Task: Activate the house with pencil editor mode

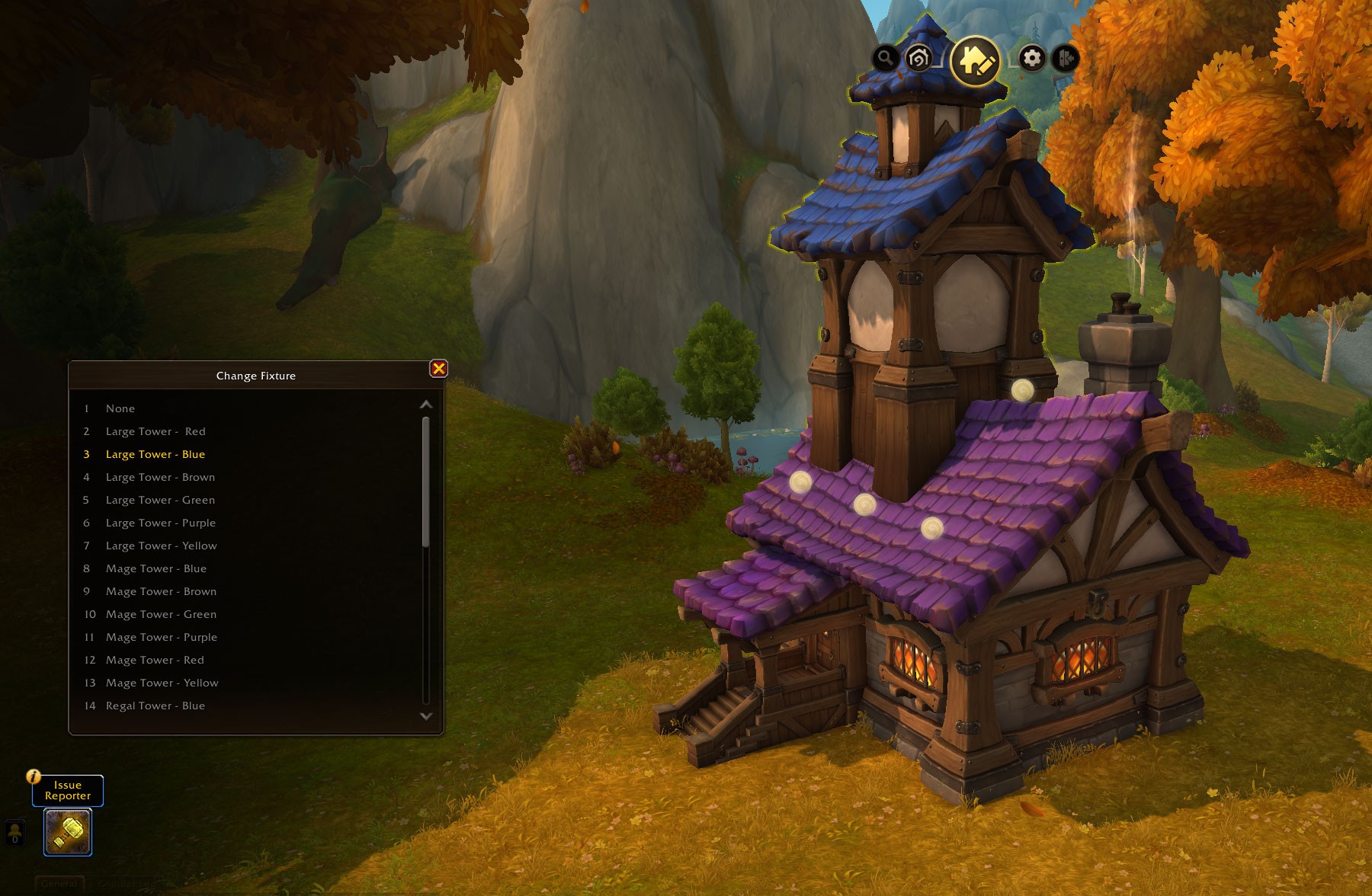Action: tap(976, 59)
